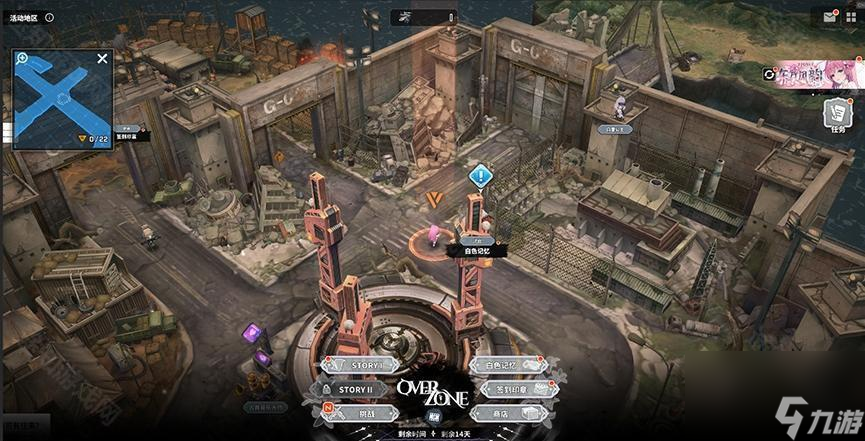Click the refresh icon beside the banner
This screenshot has height=441, width=865.
769,73
